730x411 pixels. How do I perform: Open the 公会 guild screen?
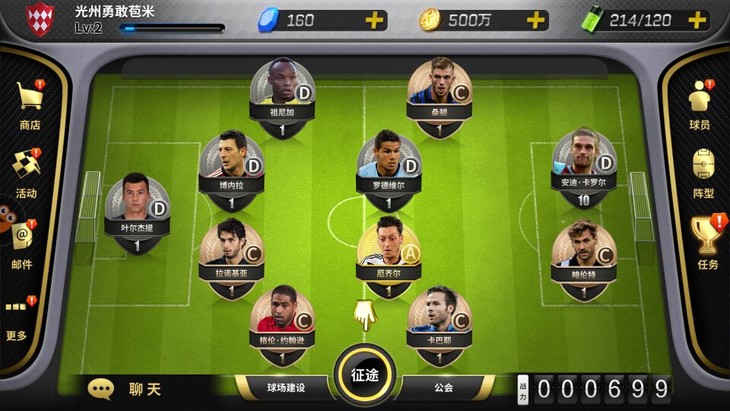pos(443,388)
